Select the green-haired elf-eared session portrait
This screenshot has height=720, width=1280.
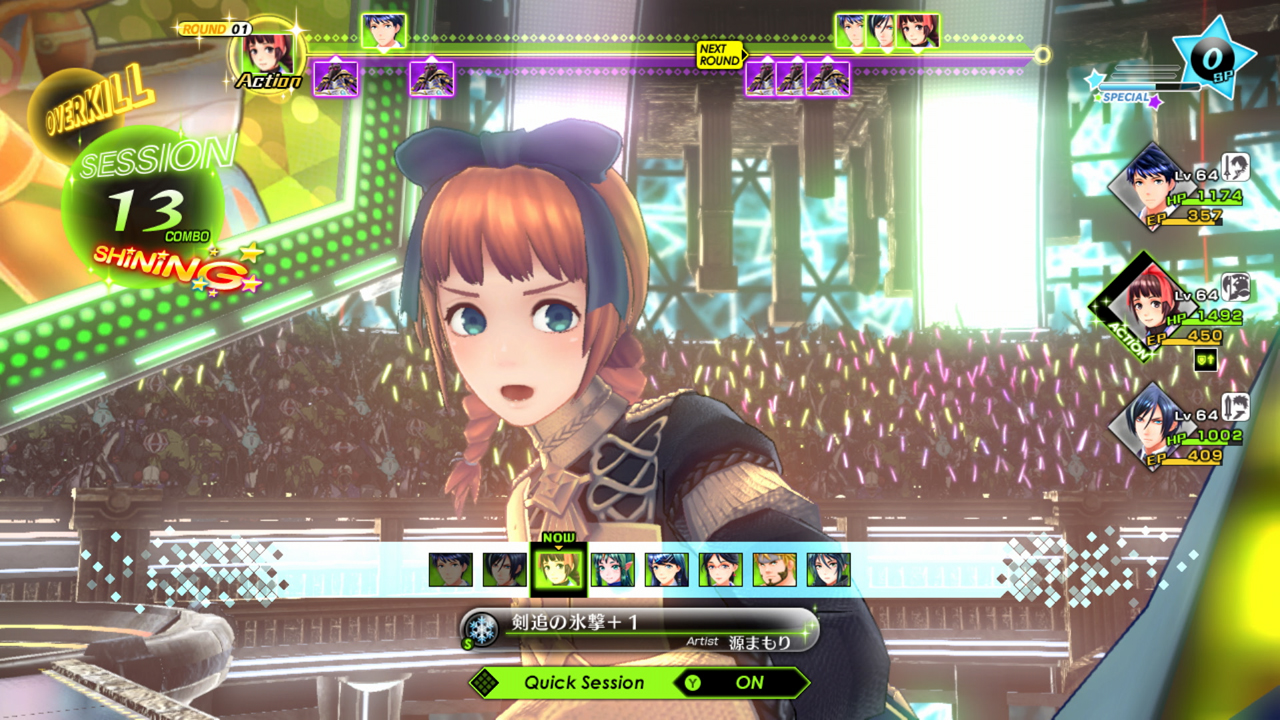point(613,570)
